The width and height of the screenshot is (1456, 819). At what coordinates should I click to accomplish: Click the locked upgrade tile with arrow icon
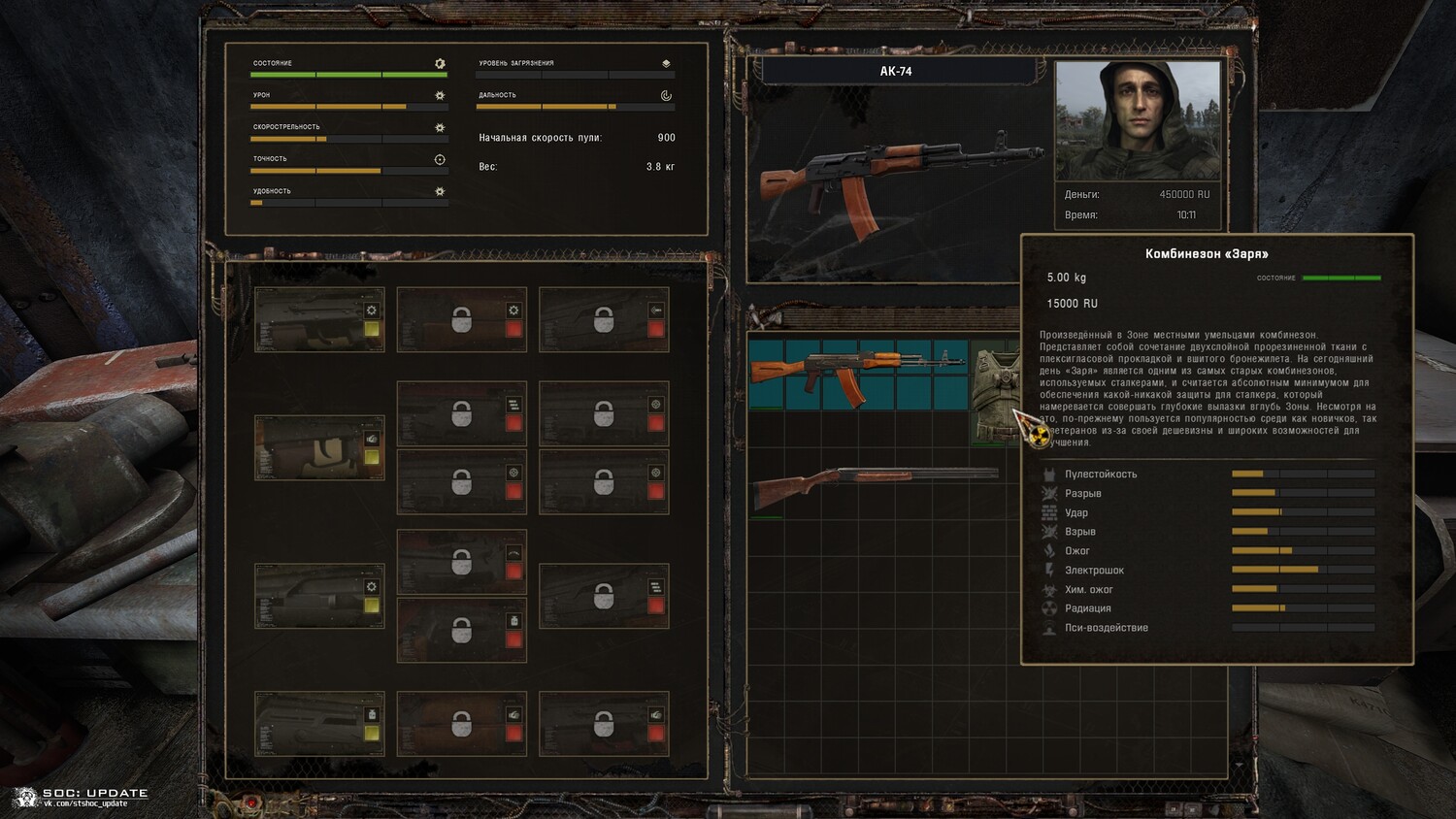pyautogui.click(x=604, y=319)
